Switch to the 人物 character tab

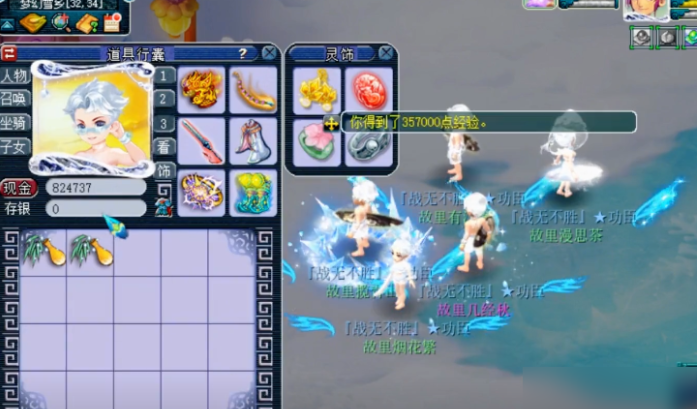click(x=15, y=75)
